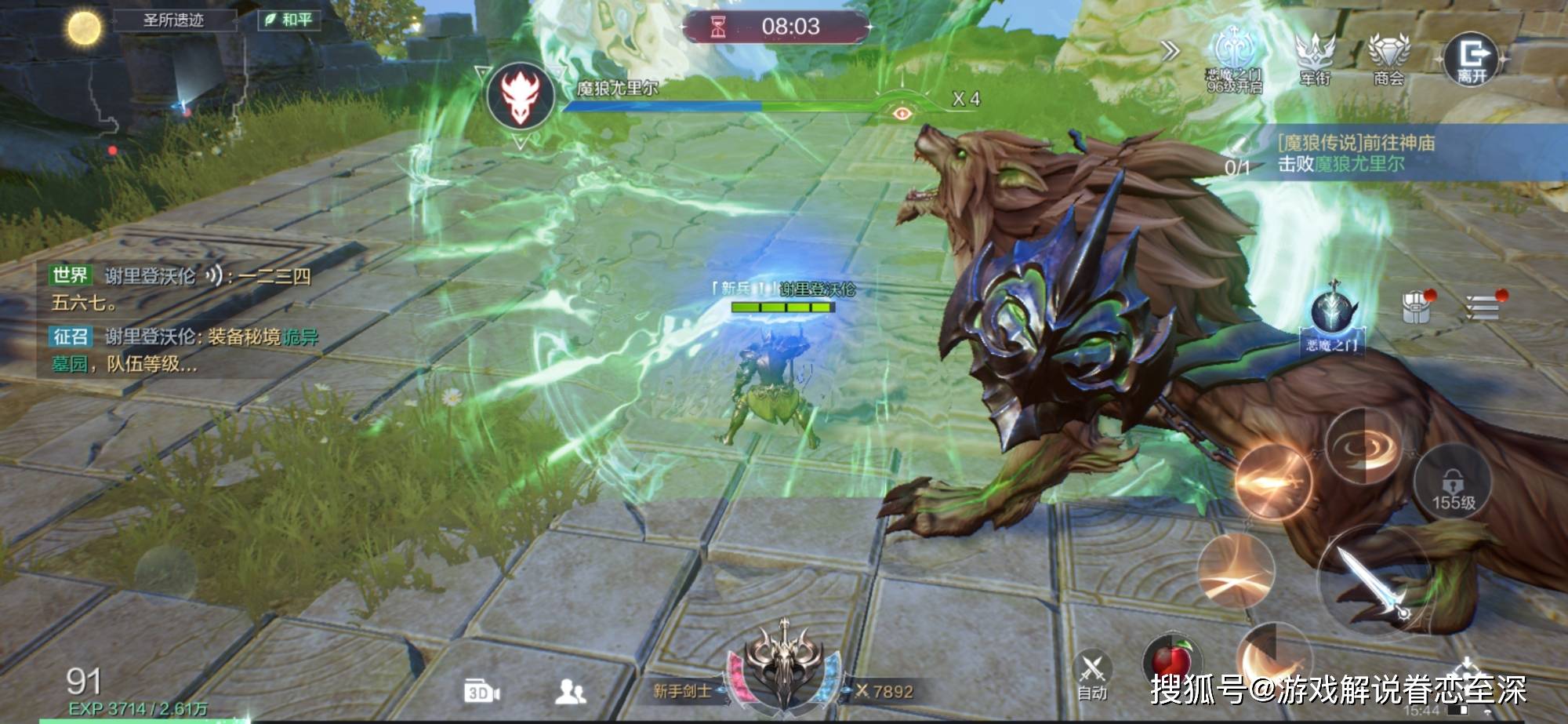This screenshot has width=1568, height=724.
Task: Tap the 离开 leave dungeon button
Action: [1472, 57]
